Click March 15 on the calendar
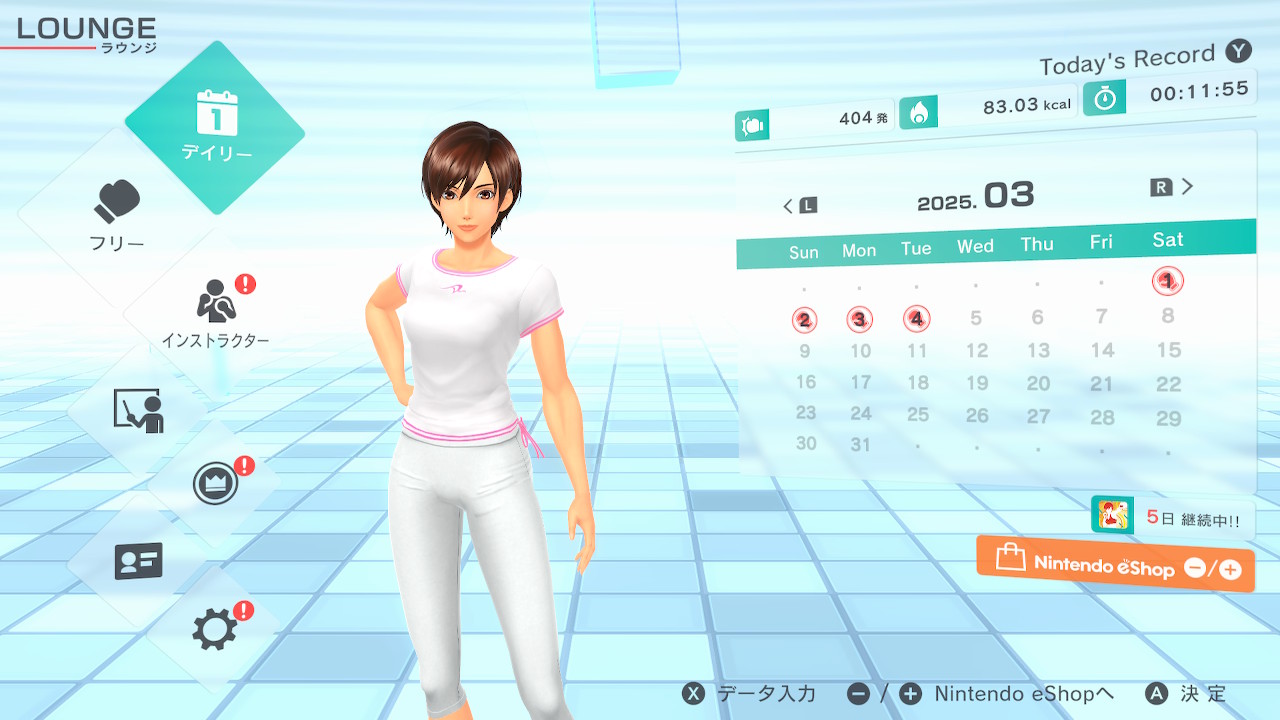This screenshot has width=1280, height=720. pos(1168,350)
